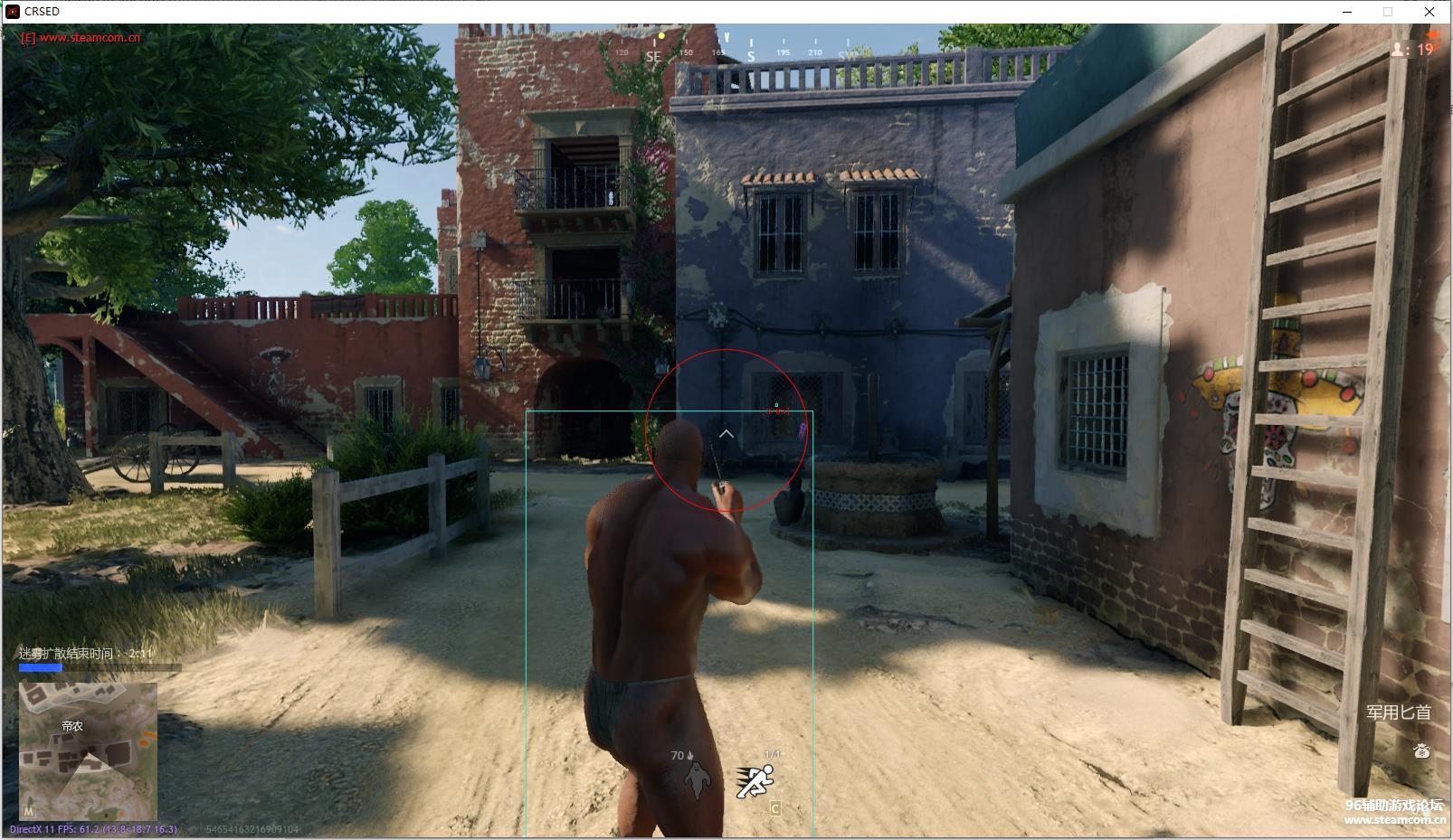Image resolution: width=1453 pixels, height=840 pixels.
Task: Click the players remaining icon
Action: pyautogui.click(x=1399, y=50)
